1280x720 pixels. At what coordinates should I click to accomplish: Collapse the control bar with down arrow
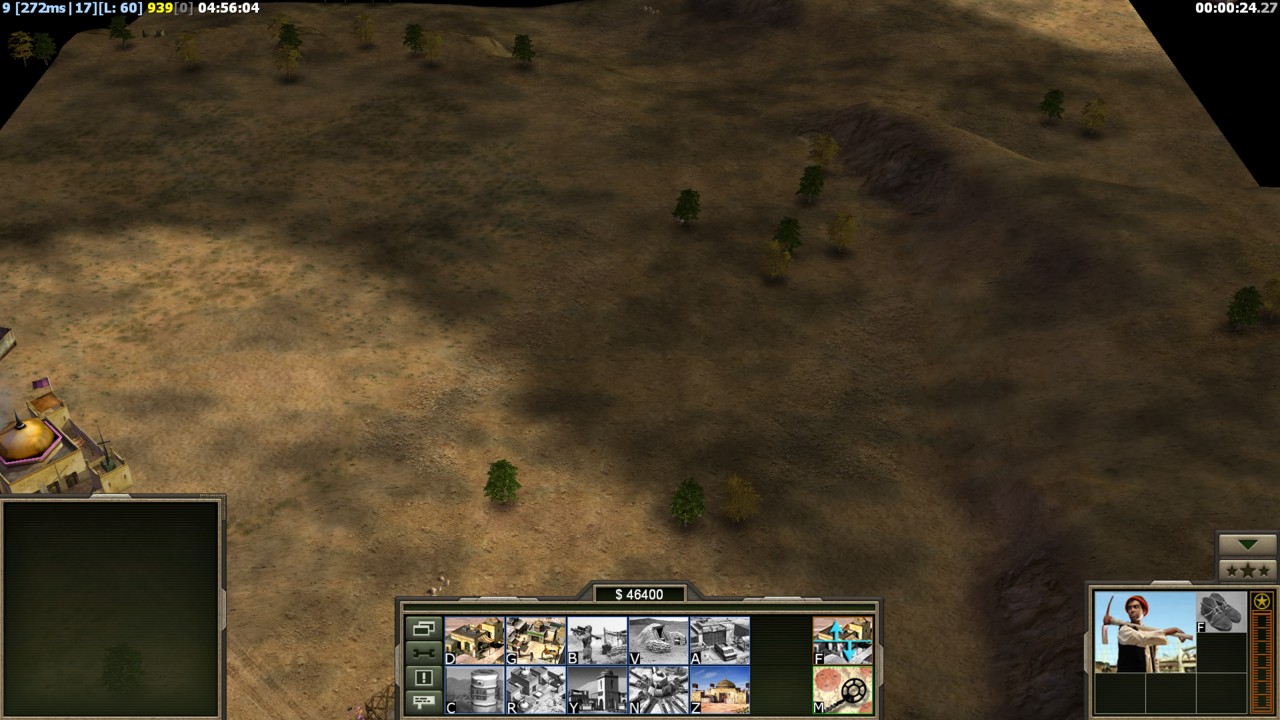click(x=1246, y=544)
